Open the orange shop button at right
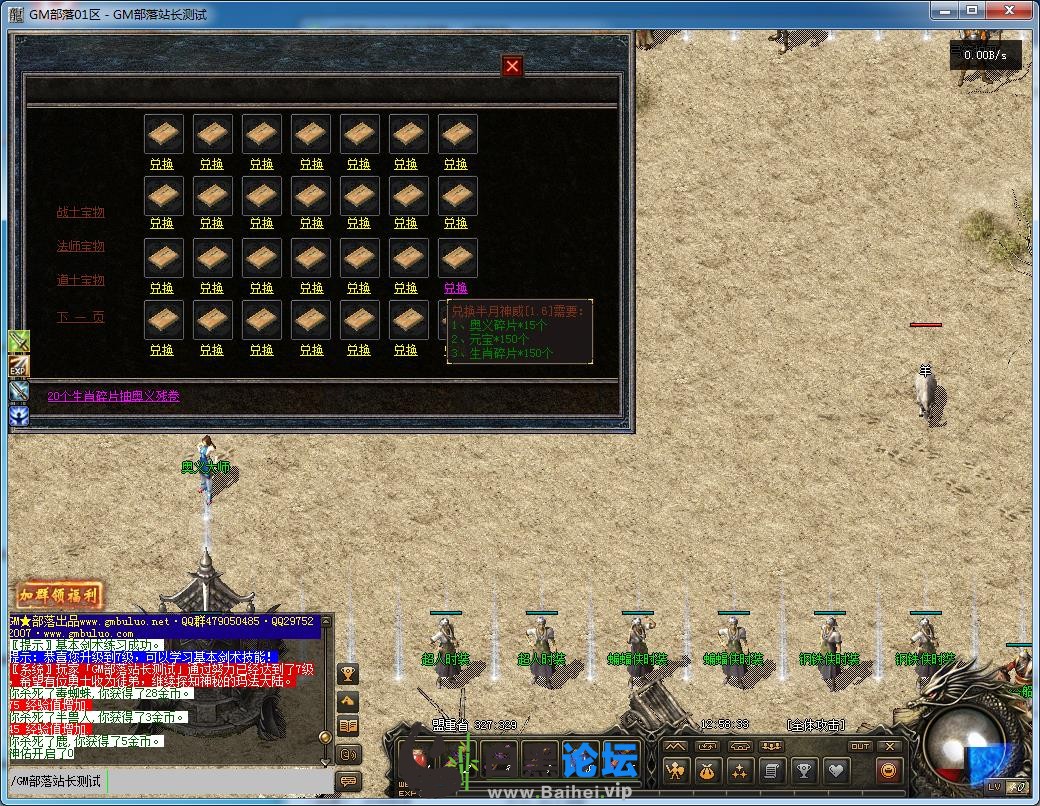Viewport: 1040px width, 806px height. [887, 771]
